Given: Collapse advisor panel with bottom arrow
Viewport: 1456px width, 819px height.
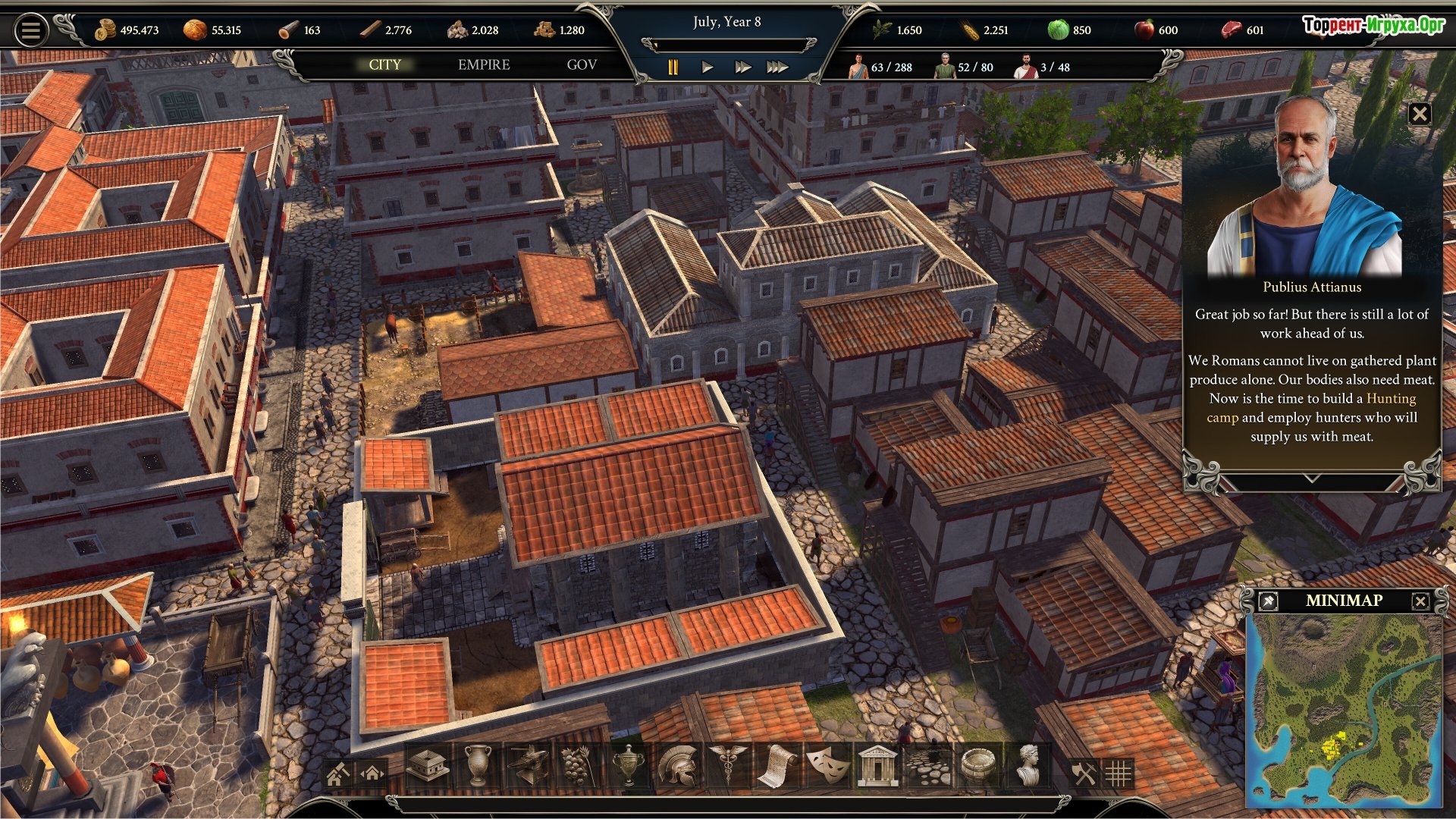Looking at the screenshot, I should [1312, 480].
